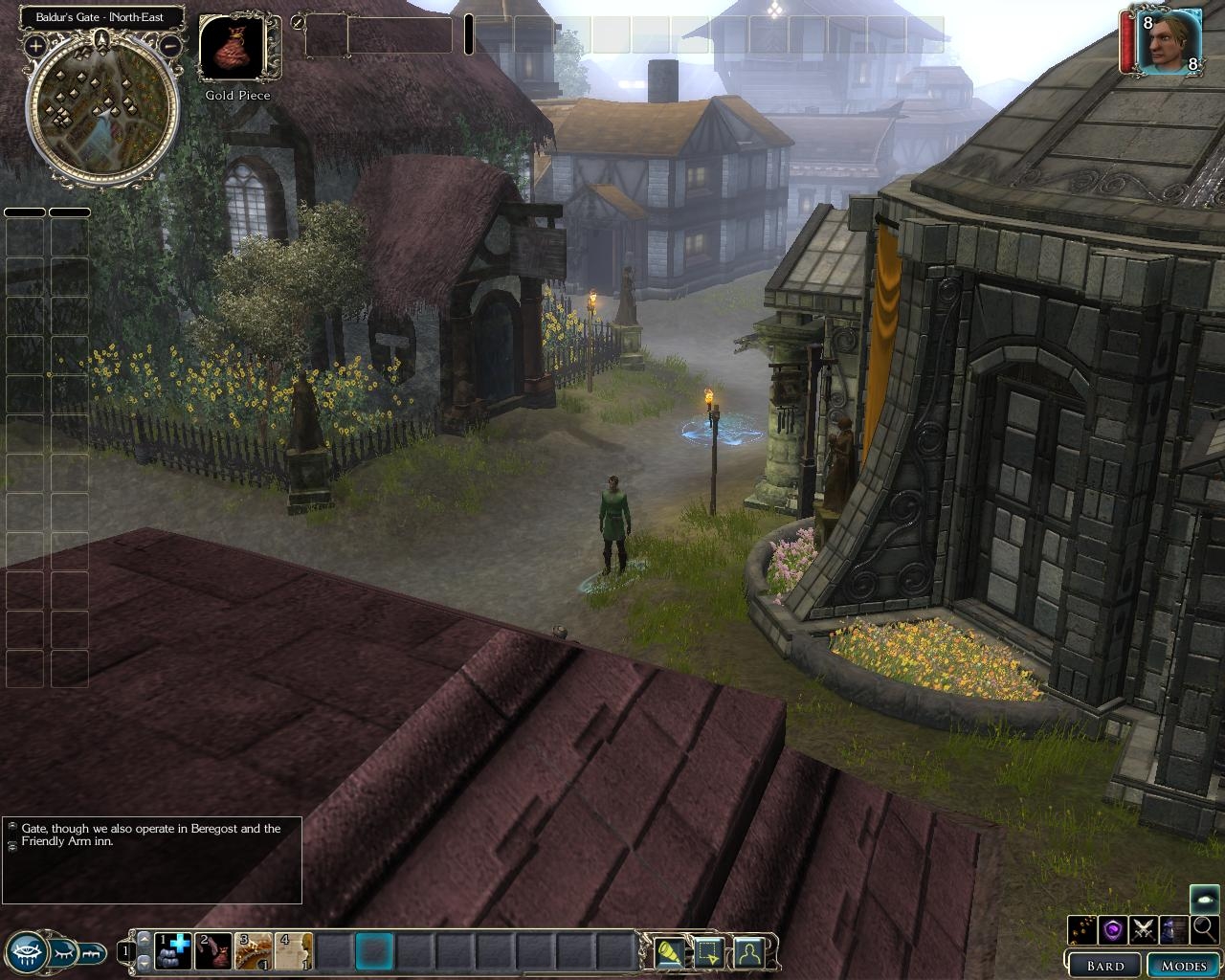1225x980 pixels.
Task: Zoom out the minimap with the minus button
Action: point(171,45)
